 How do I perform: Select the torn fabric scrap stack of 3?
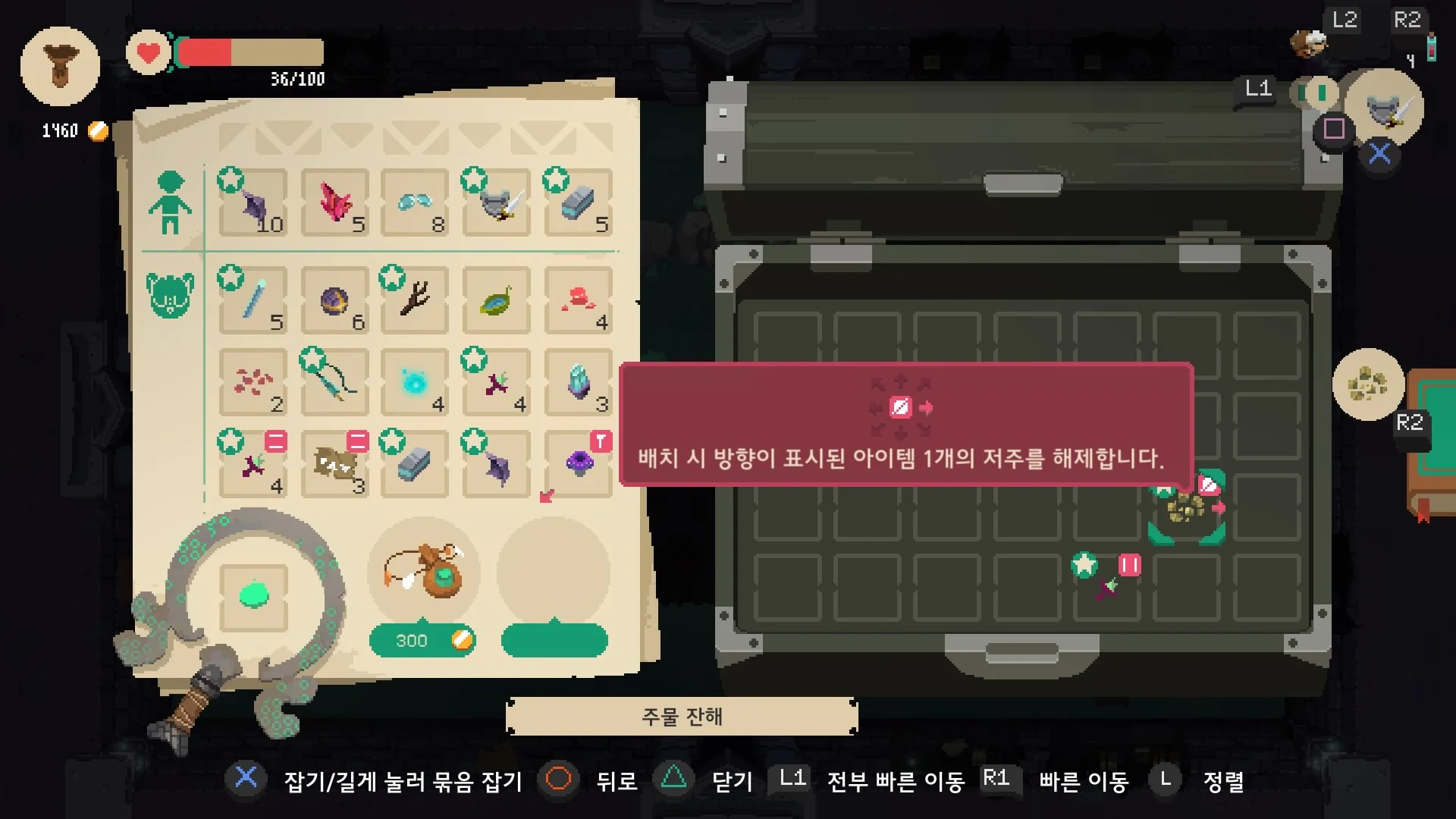pyautogui.click(x=334, y=464)
